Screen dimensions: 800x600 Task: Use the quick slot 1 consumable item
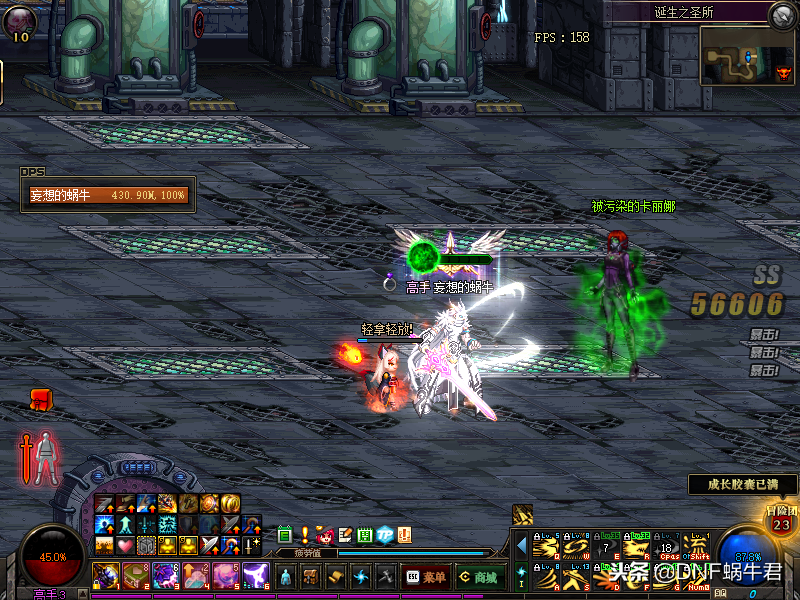(x=106, y=575)
